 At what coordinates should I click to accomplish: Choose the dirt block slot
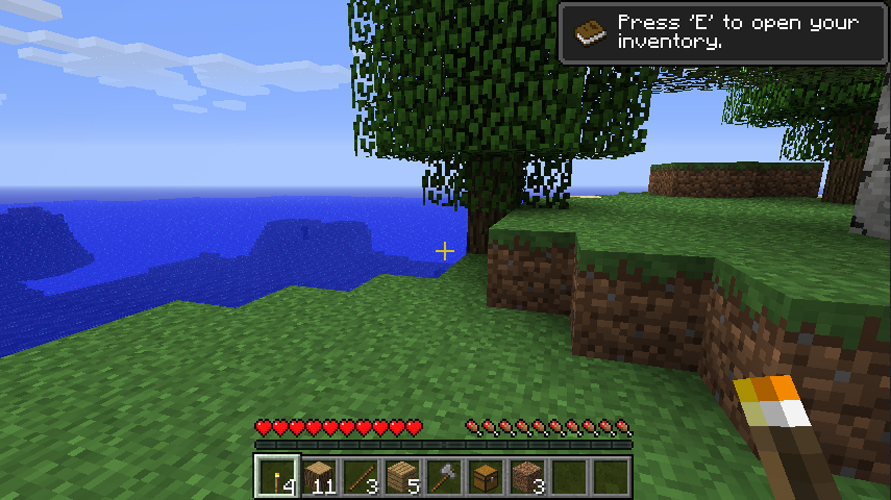click(527, 477)
